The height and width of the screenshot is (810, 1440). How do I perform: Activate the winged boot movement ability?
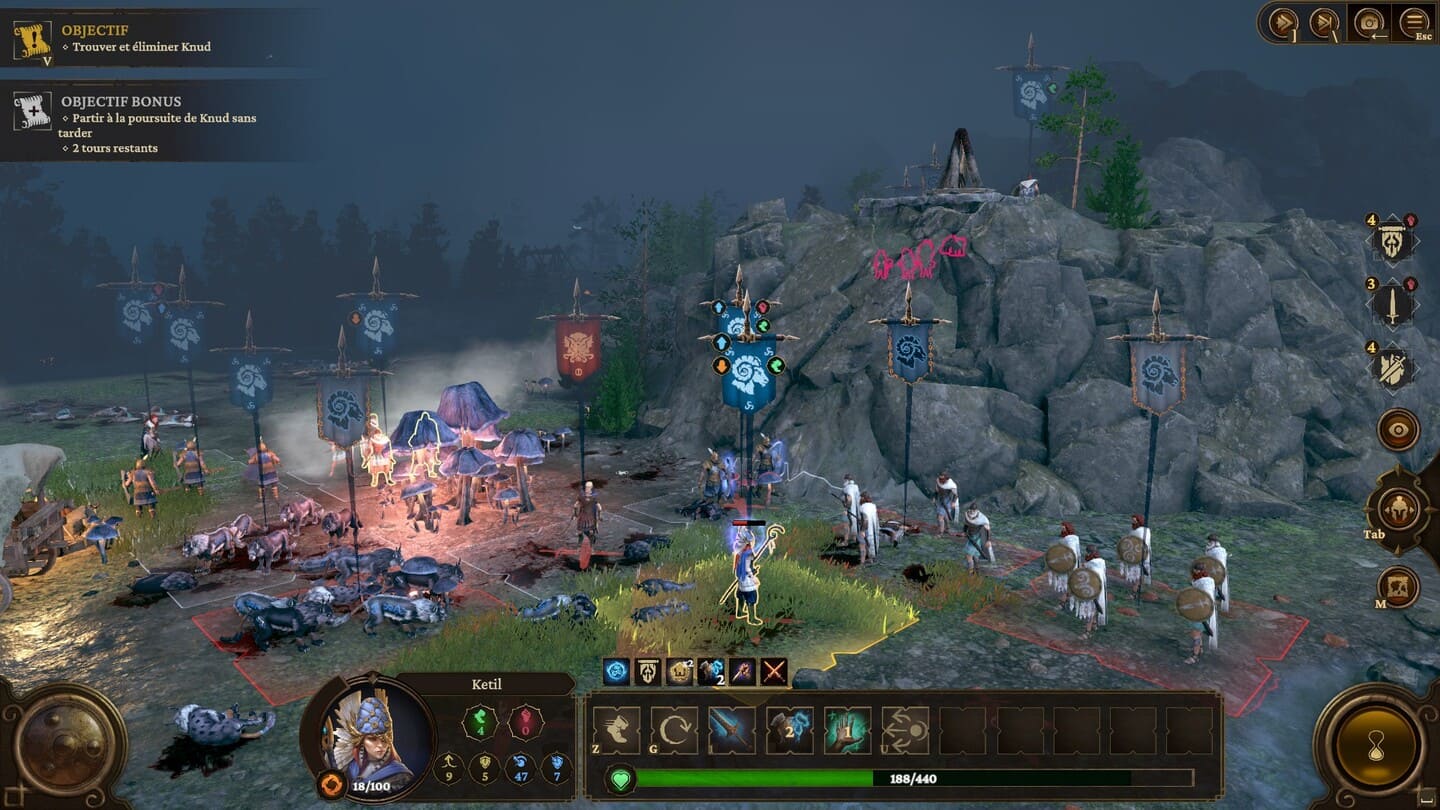(x=616, y=730)
